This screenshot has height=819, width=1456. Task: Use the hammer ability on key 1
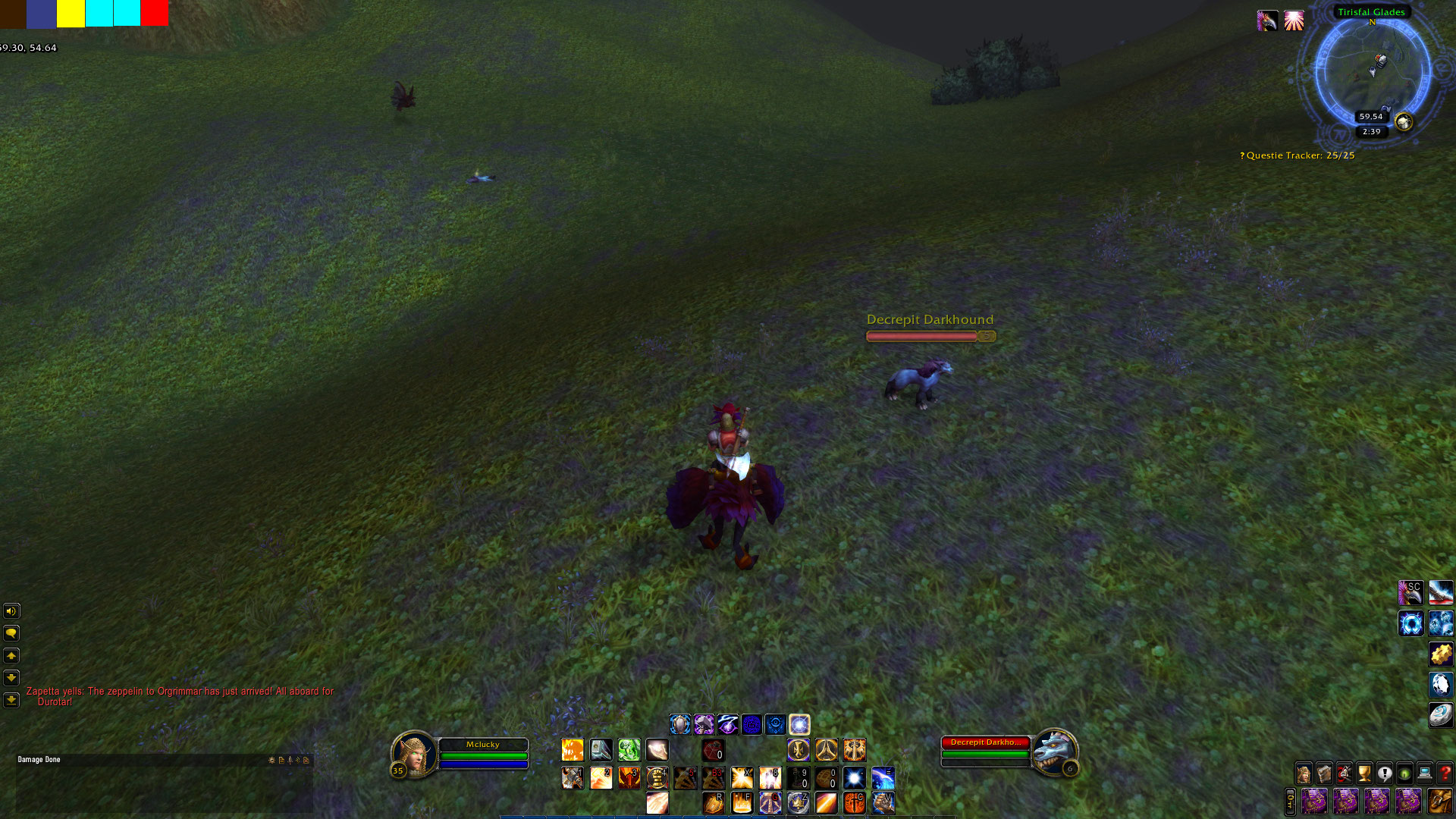(x=573, y=778)
